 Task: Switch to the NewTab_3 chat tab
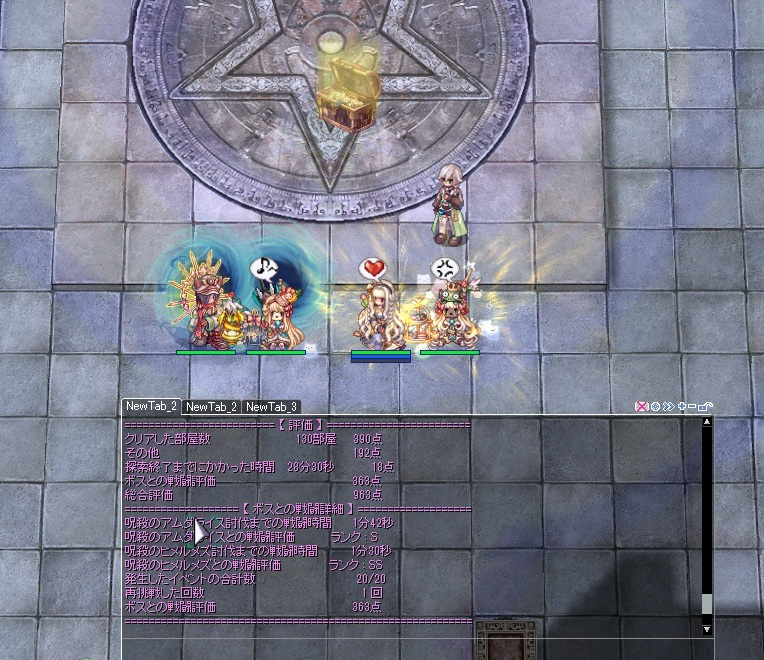tap(271, 407)
